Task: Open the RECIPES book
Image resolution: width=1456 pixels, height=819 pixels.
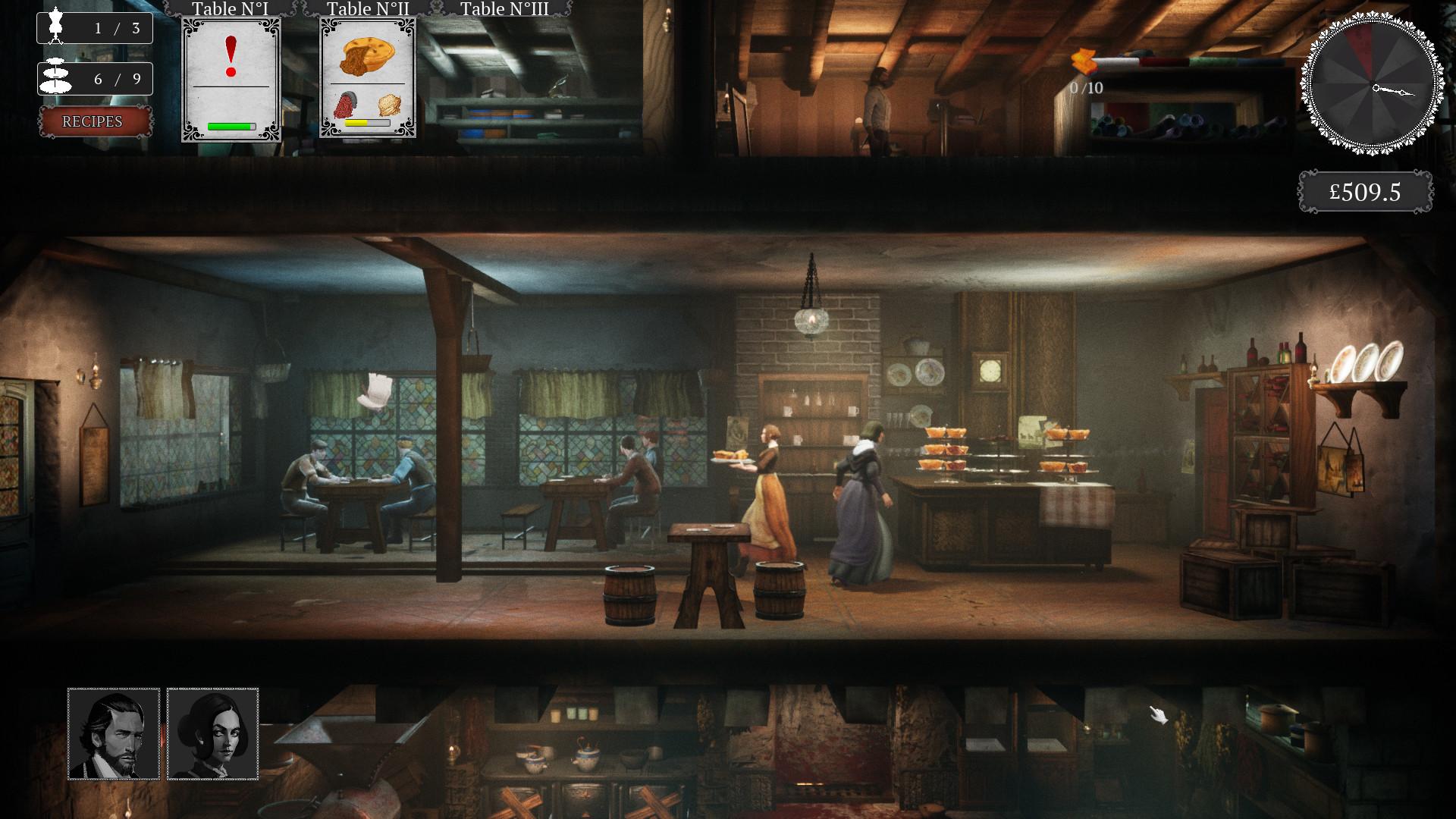Action: pyautogui.click(x=93, y=122)
